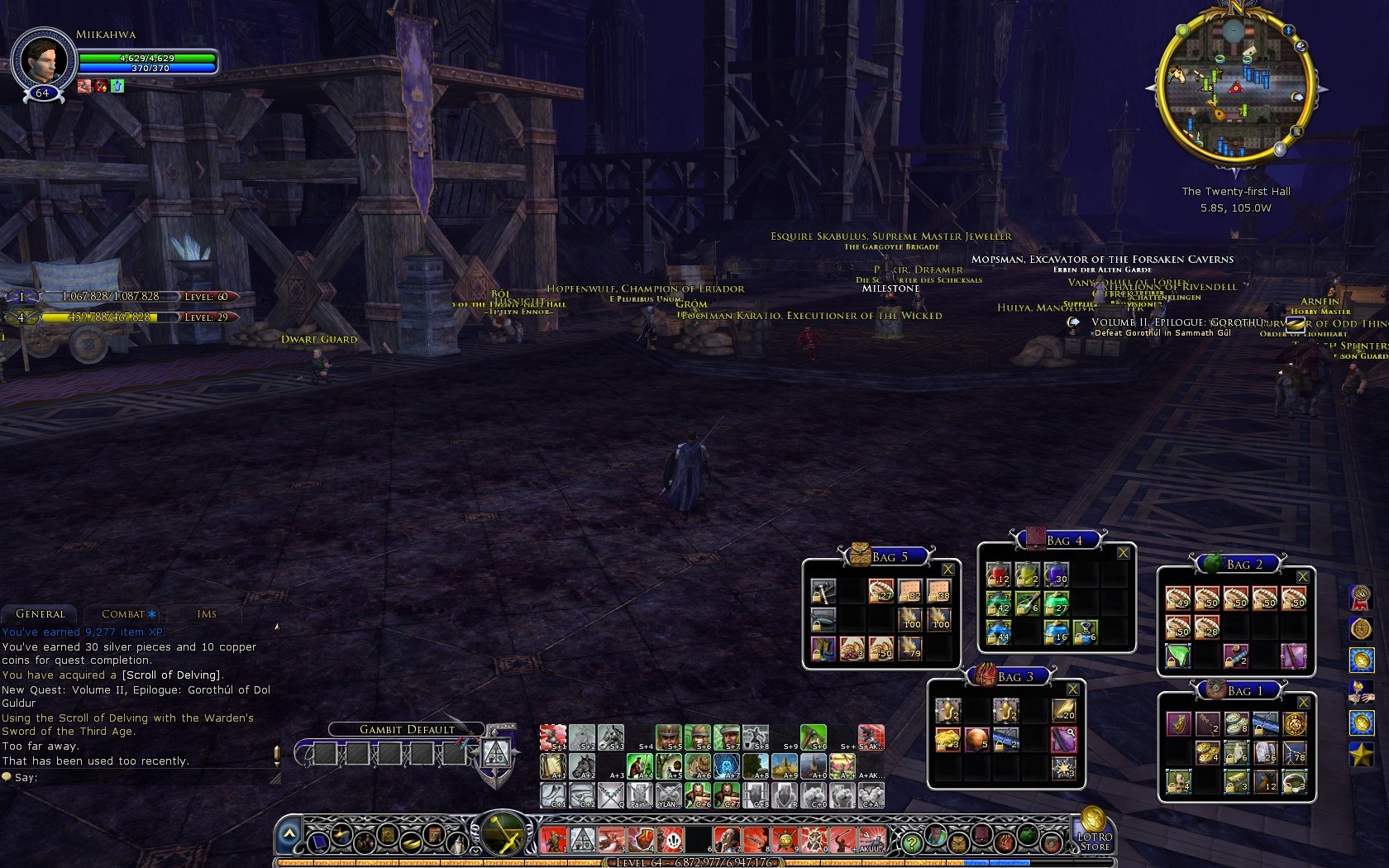Open the green question mark help button
Image resolution: width=1389 pixels, height=868 pixels.
pyautogui.click(x=911, y=843)
